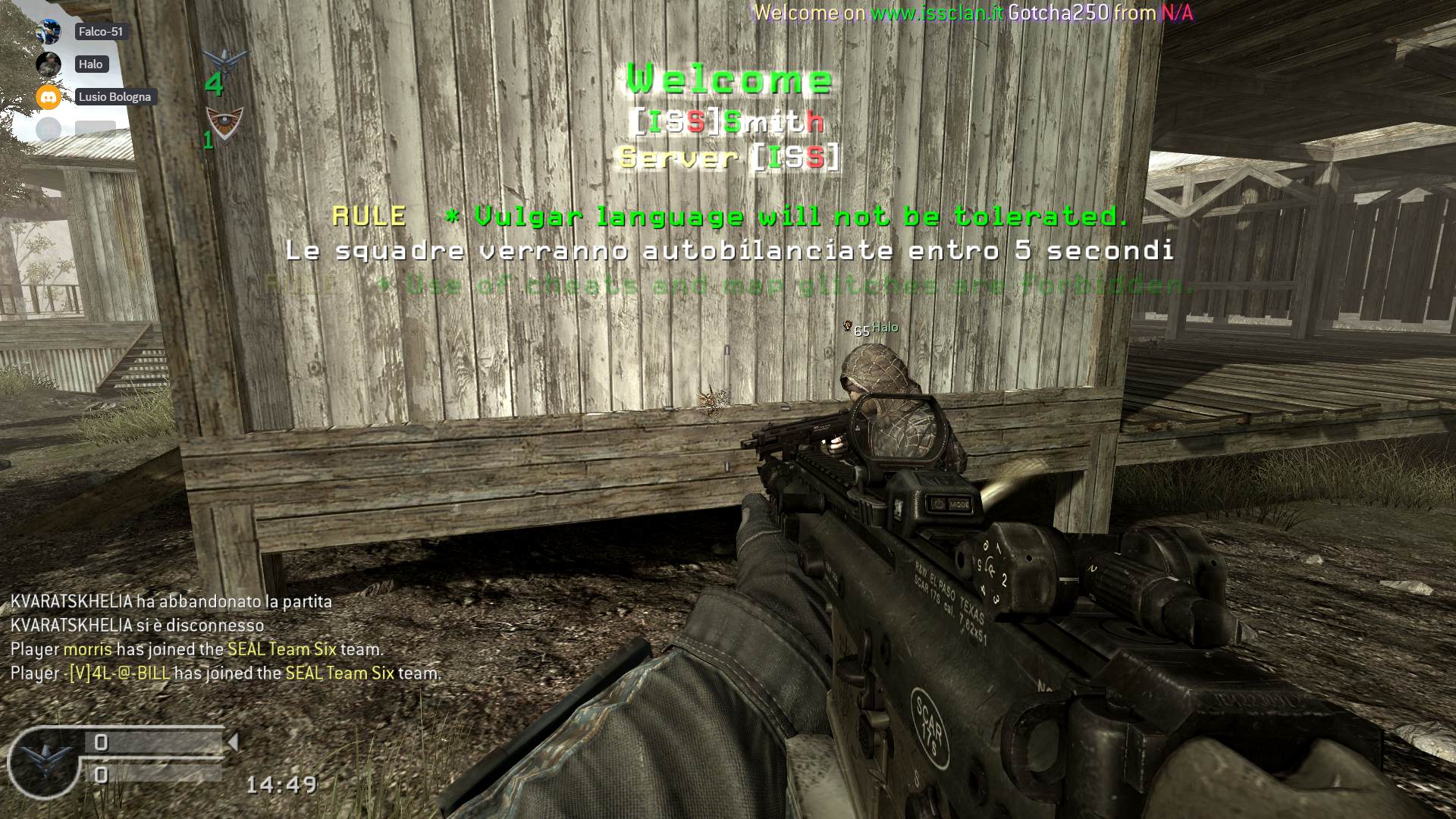Click the shield team emblem beside score 1
This screenshot has height=819, width=1456.
225,121
